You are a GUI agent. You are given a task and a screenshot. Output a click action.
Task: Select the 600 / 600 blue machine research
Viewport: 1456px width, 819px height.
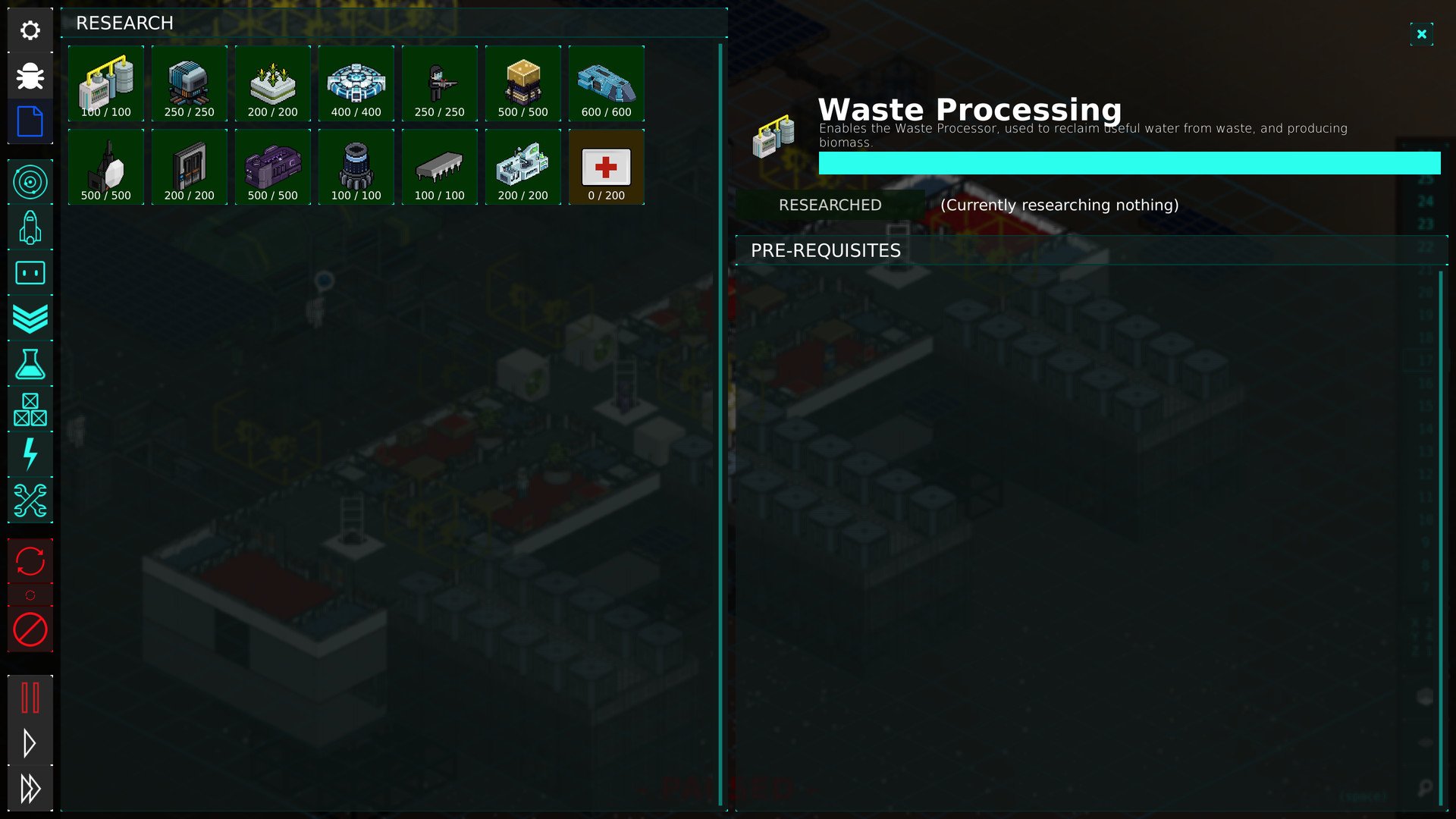[x=606, y=83]
